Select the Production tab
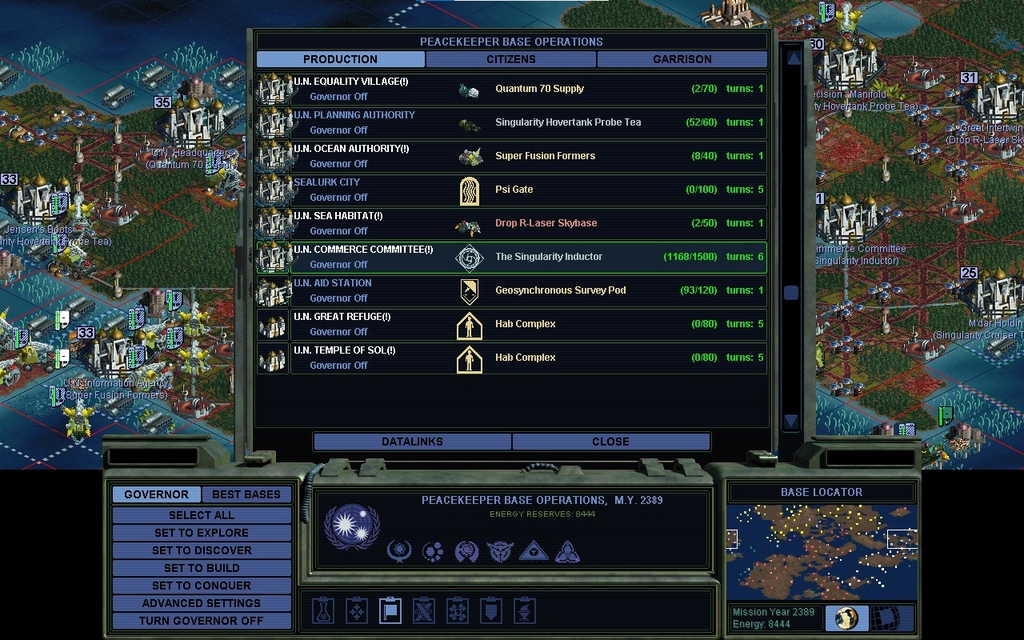This screenshot has height=640, width=1024. coord(340,59)
